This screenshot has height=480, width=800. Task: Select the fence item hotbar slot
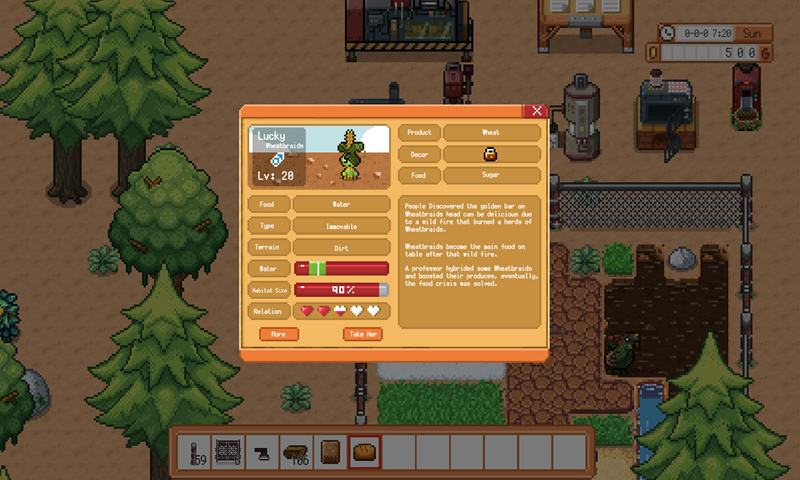point(229,452)
